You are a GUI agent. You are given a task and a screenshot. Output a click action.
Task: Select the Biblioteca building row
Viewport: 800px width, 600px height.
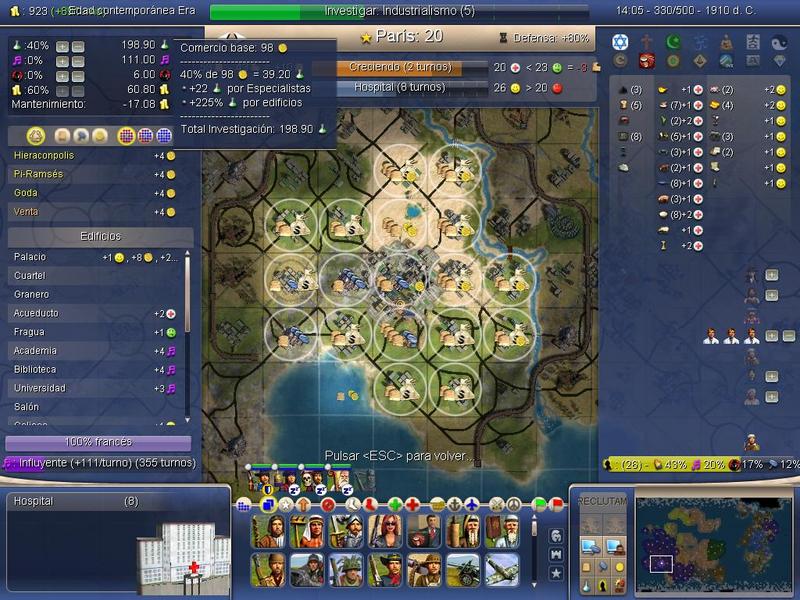click(96, 369)
